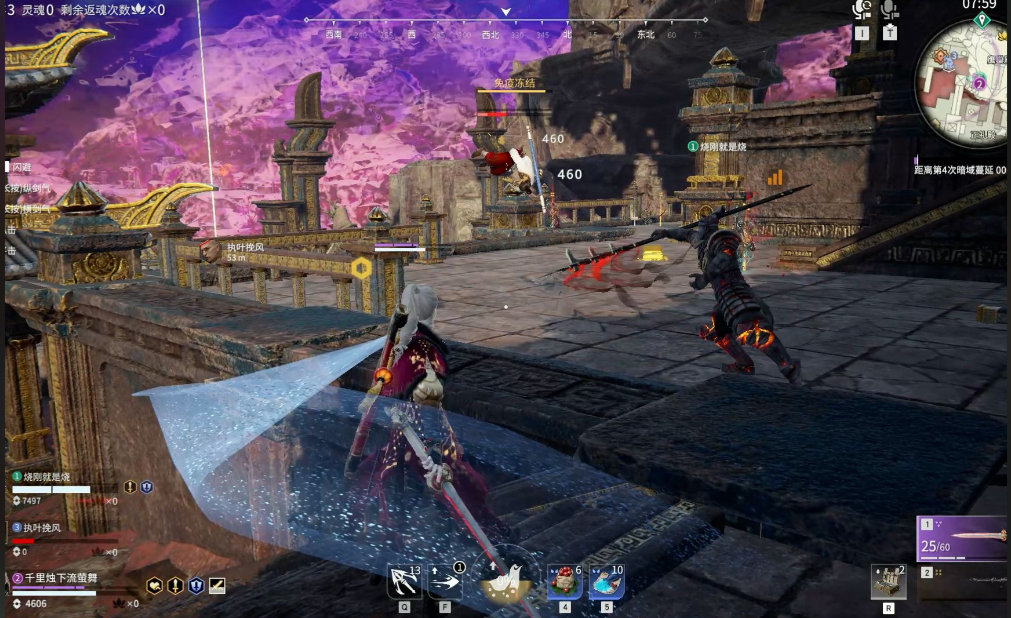Use the blue armor powder item

pyautogui.click(x=606, y=581)
